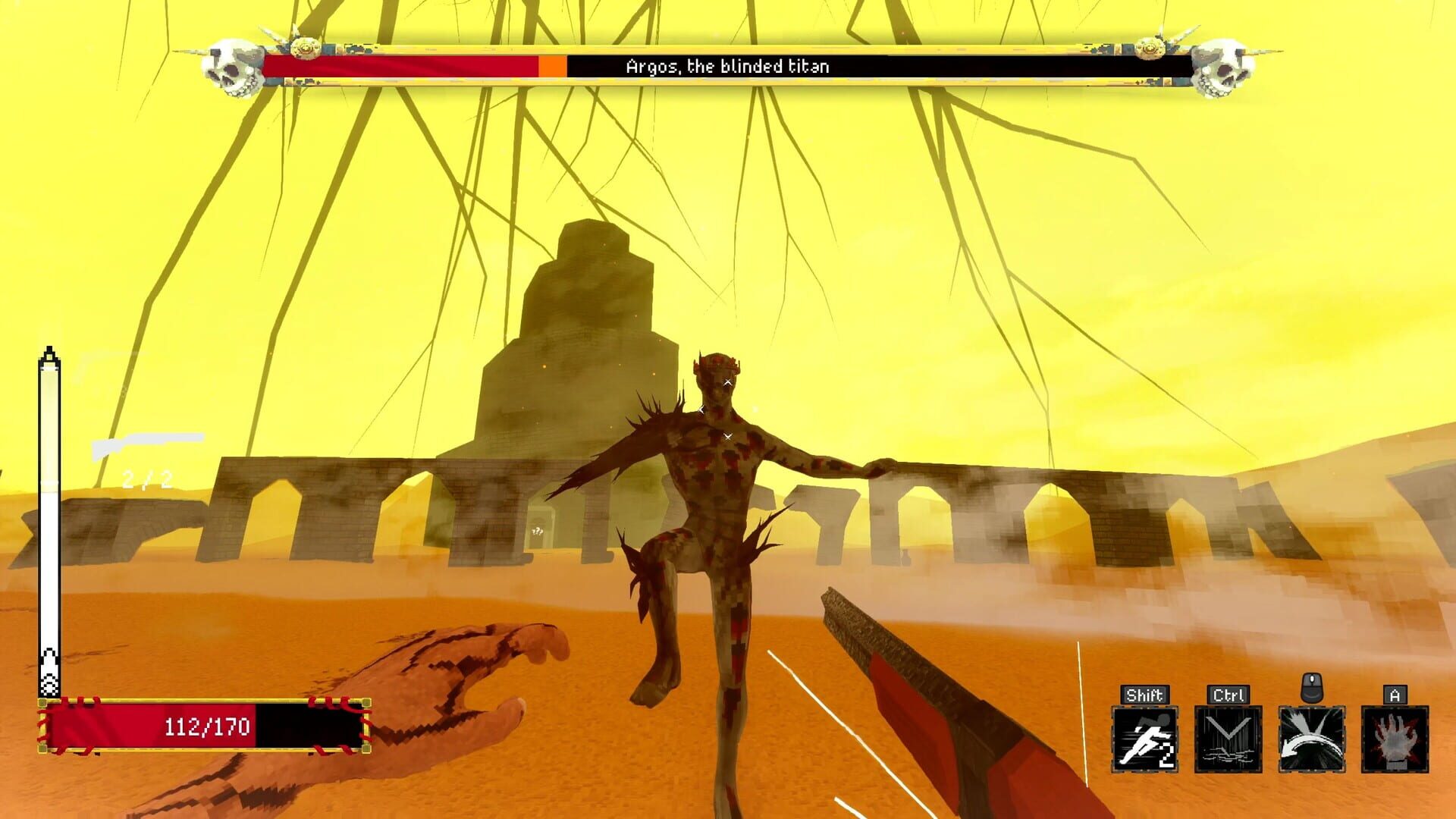Viewport: 1456px width, 819px height.
Task: Click the sprint charge counter showing 2
Action: point(1168,755)
